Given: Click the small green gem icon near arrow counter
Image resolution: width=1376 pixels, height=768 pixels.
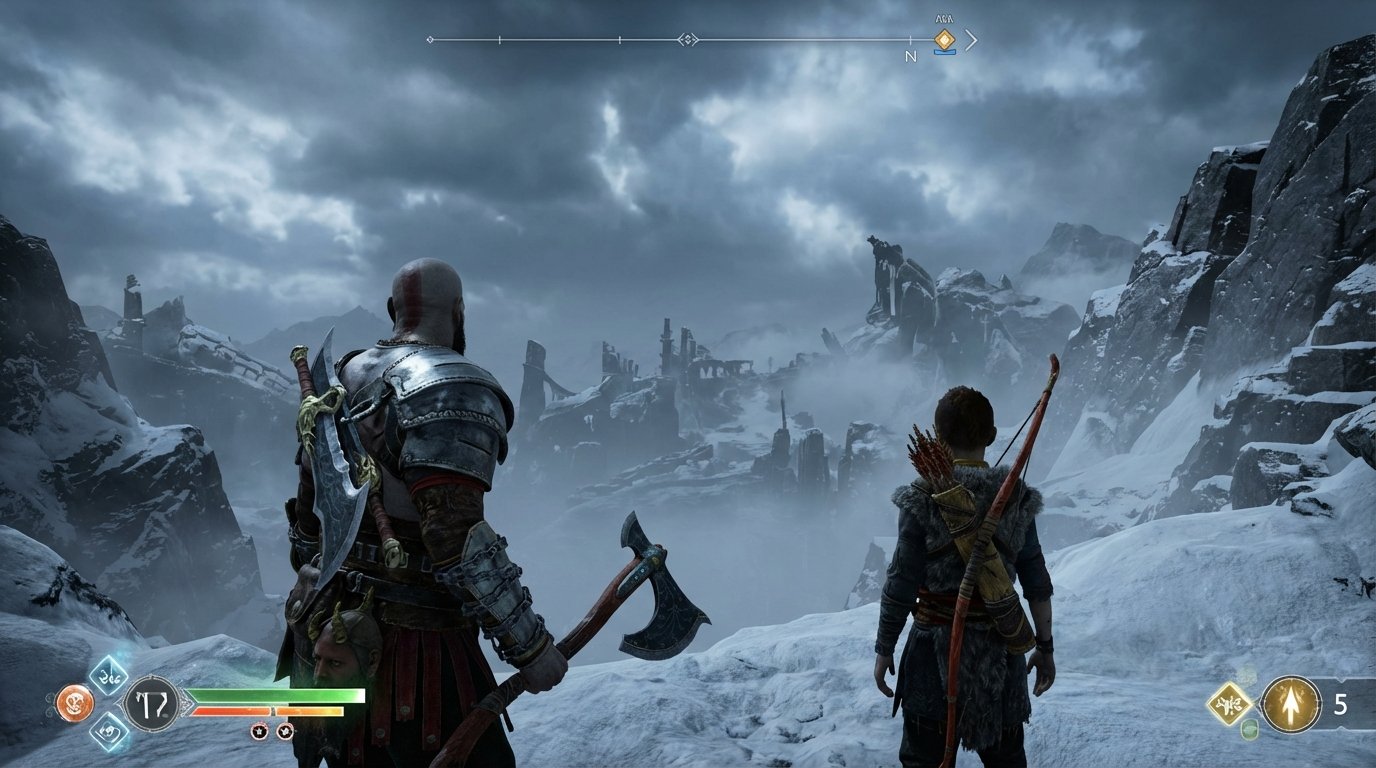Looking at the screenshot, I should pyautogui.click(x=1248, y=728).
